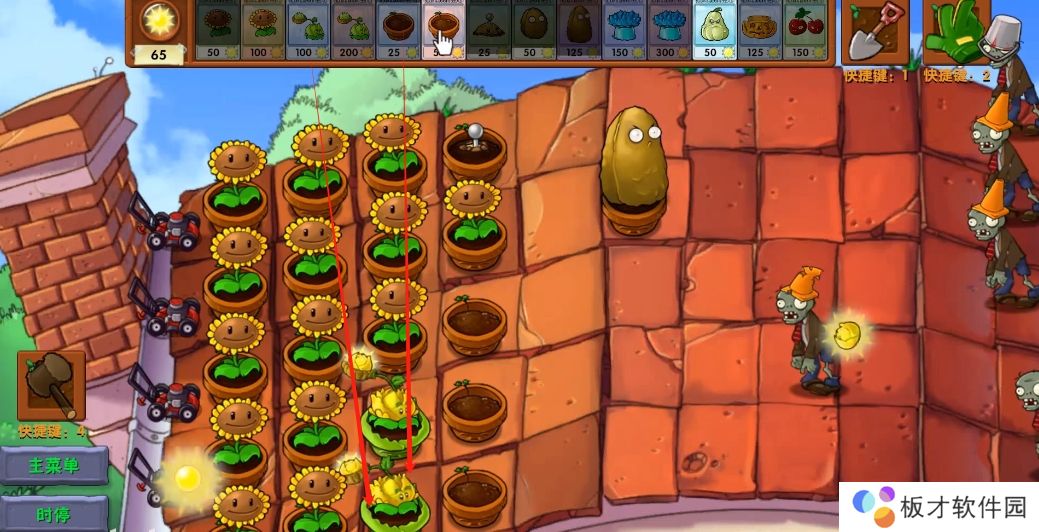
Task: Select the 100-cost sunflower seed packet
Action: 263,32
